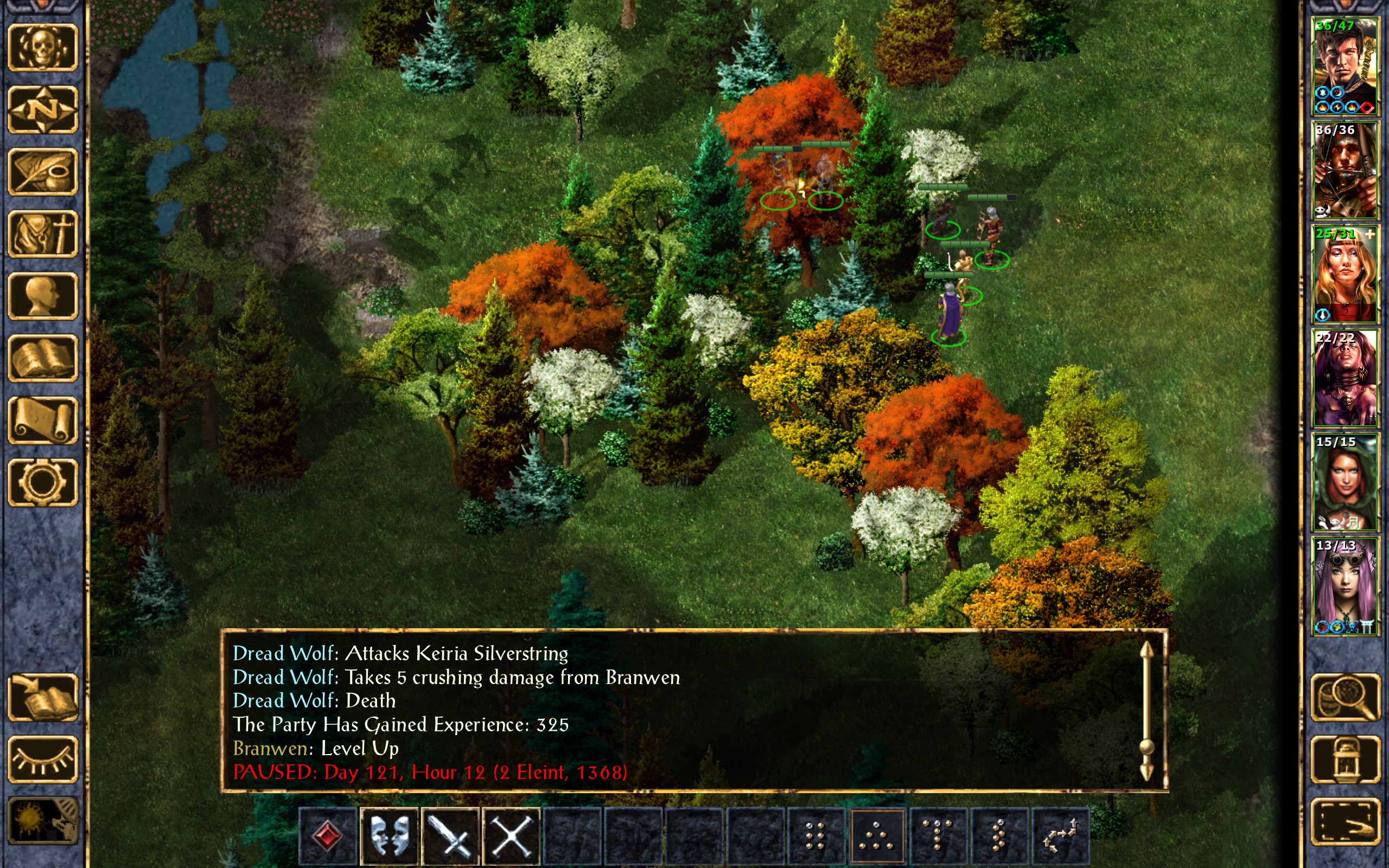Click the magnifying glass button
This screenshot has height=868, width=1389.
1345,697
